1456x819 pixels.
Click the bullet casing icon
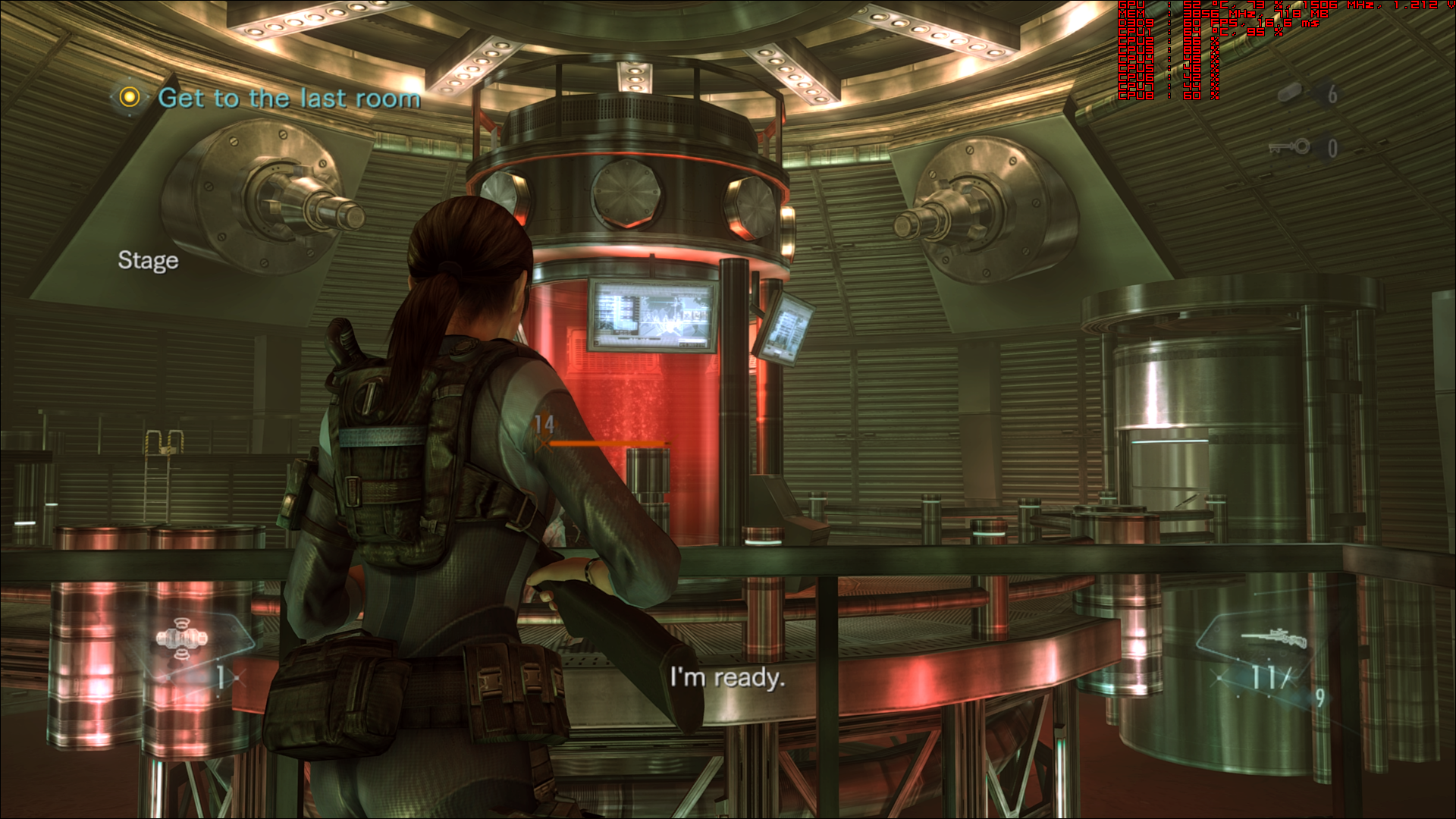coord(1290,93)
